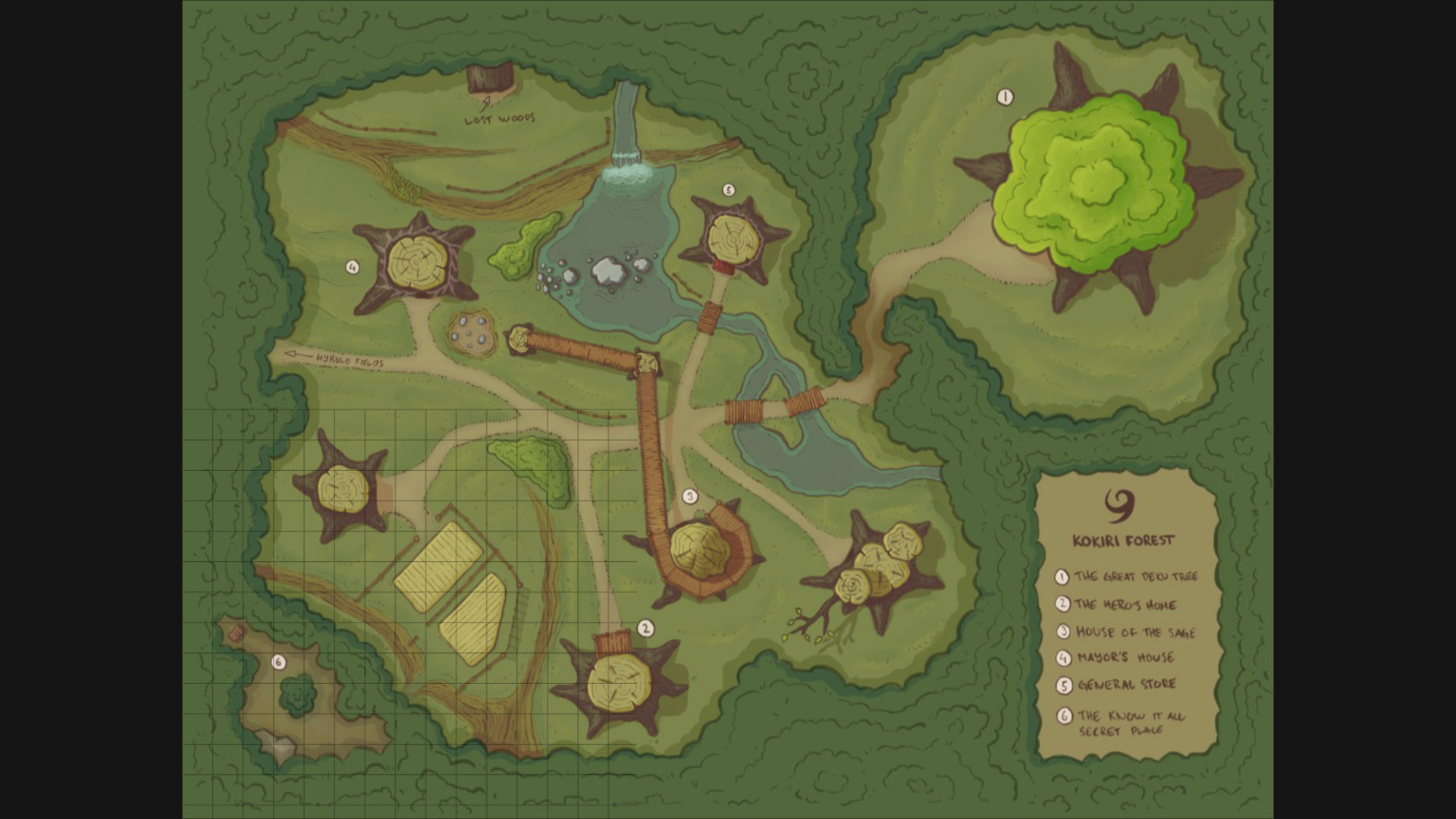
Task: Choose map marker 3 near the Sage's house
Action: 689,497
